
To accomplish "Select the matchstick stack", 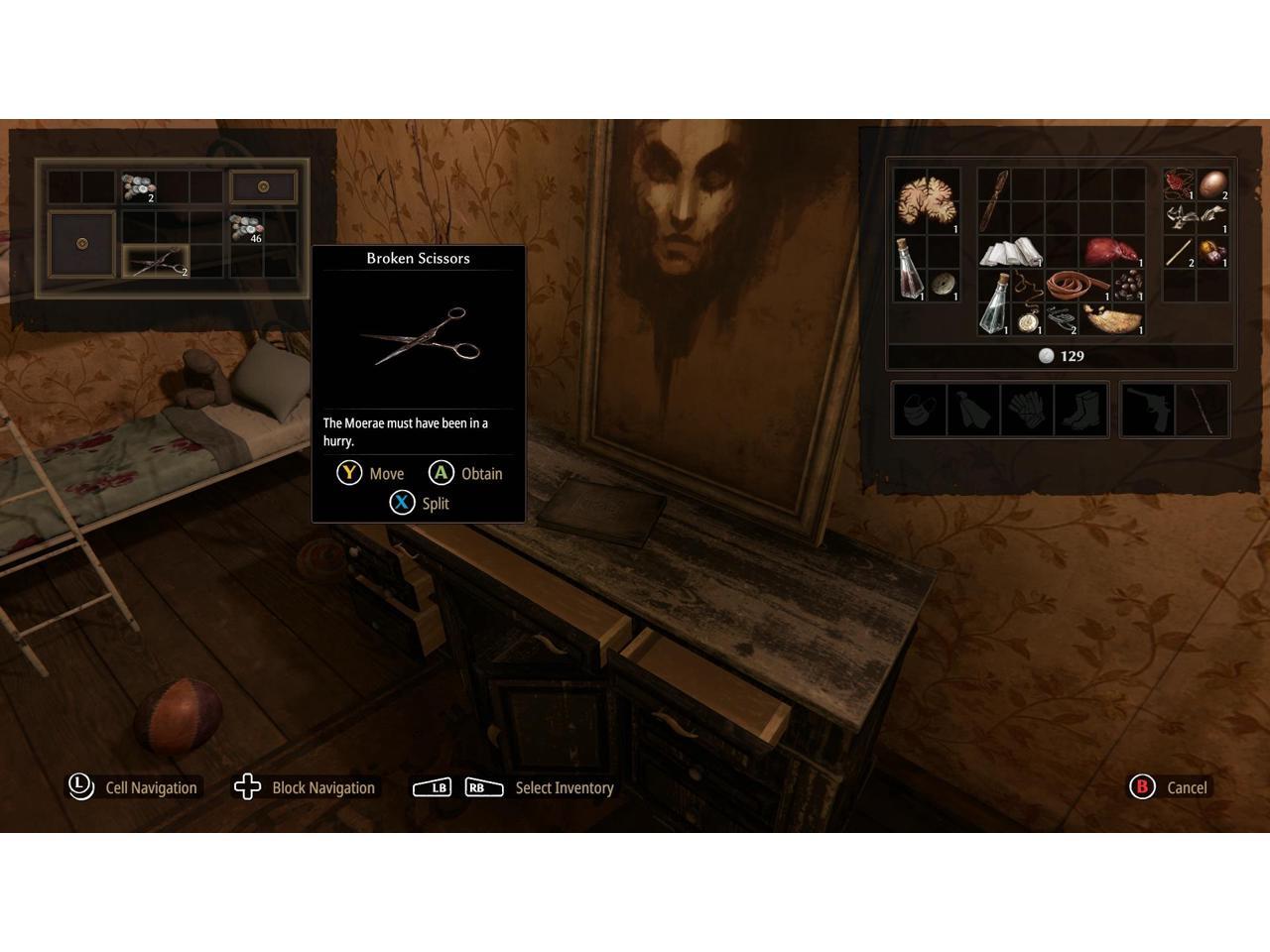I will (1179, 252).
